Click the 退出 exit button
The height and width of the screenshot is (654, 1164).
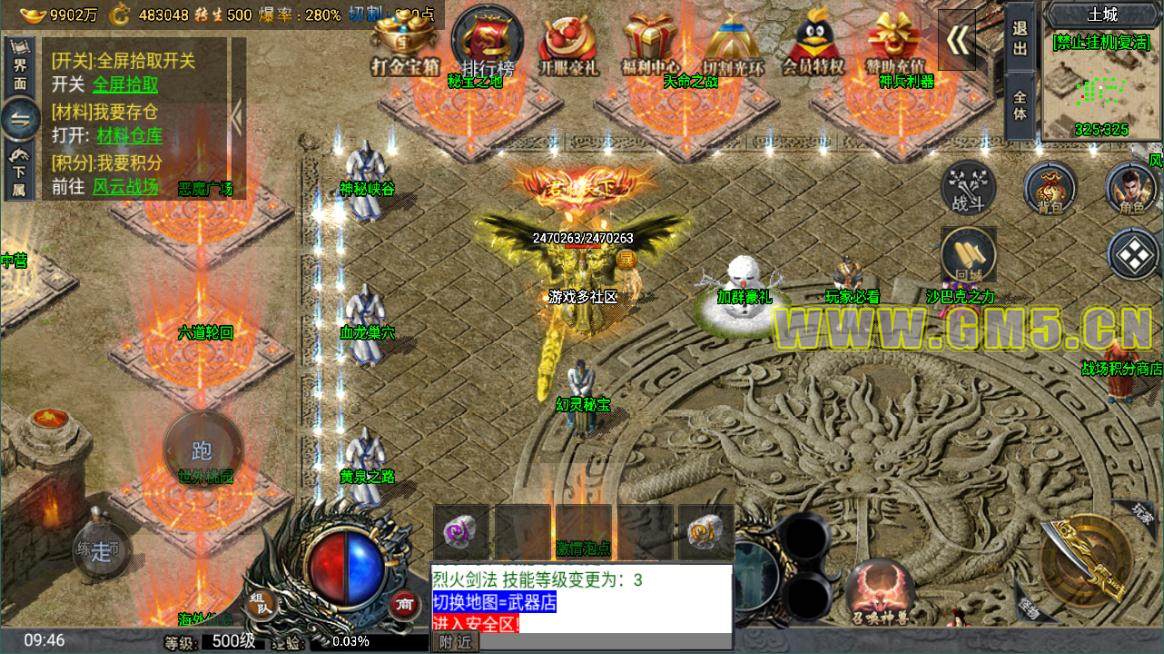[1019, 40]
